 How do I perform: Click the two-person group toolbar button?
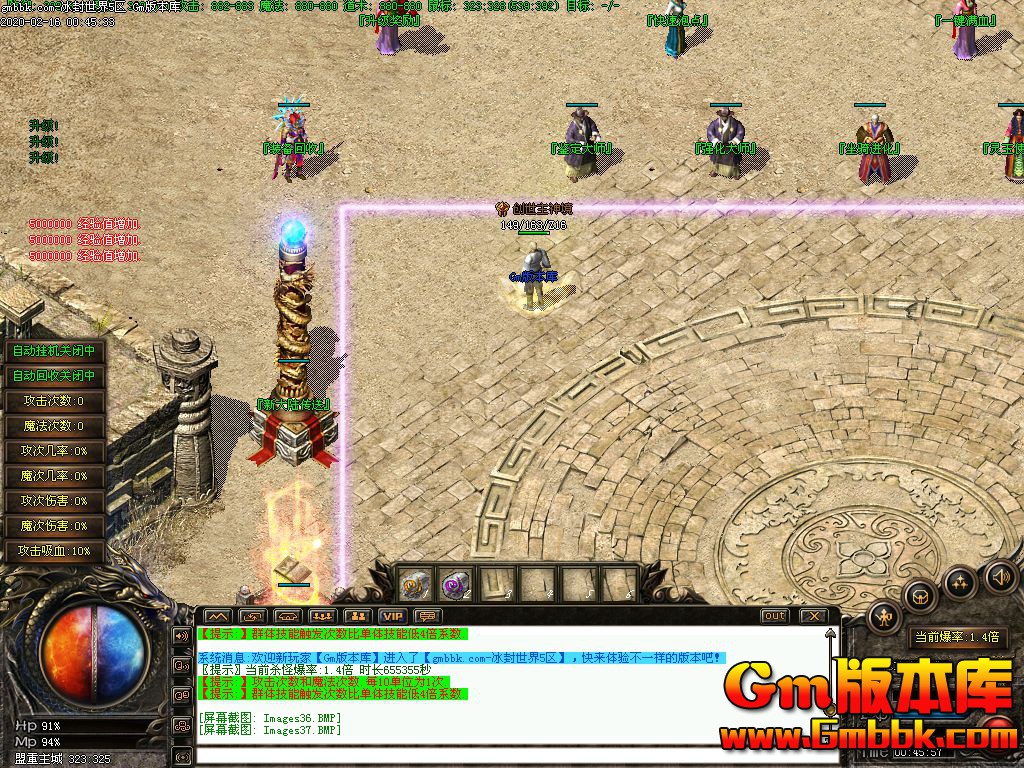358,616
